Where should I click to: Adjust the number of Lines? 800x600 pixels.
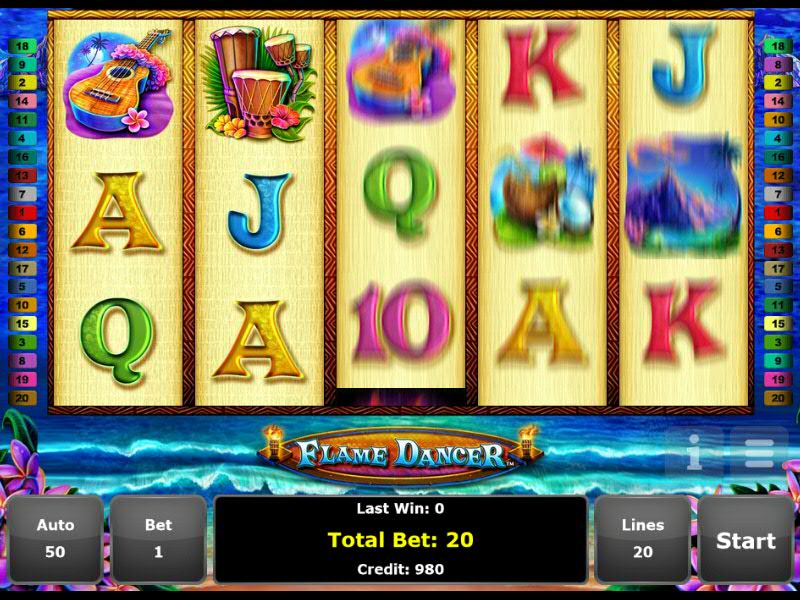[642, 540]
